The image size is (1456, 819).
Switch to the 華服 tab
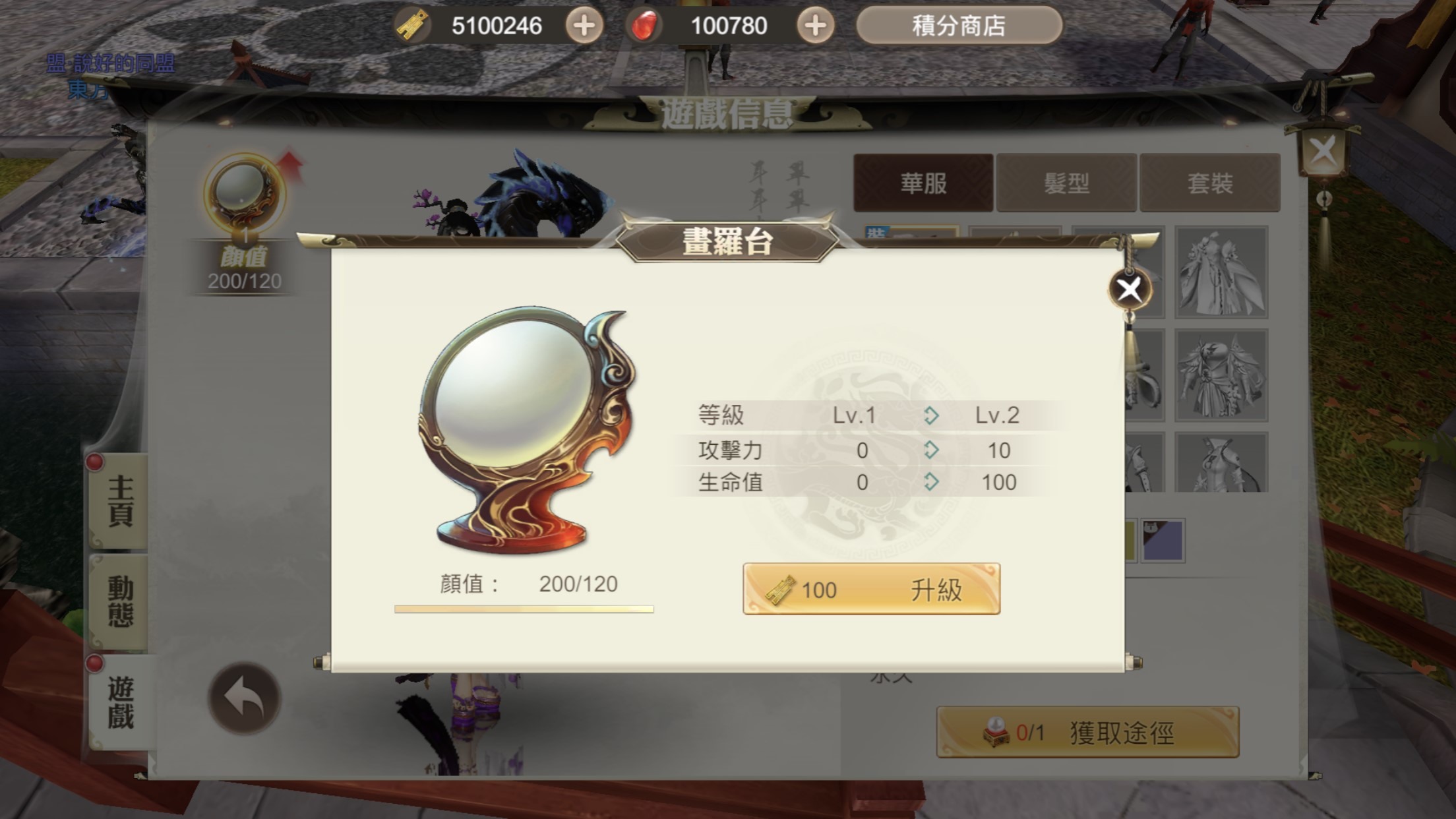(922, 183)
